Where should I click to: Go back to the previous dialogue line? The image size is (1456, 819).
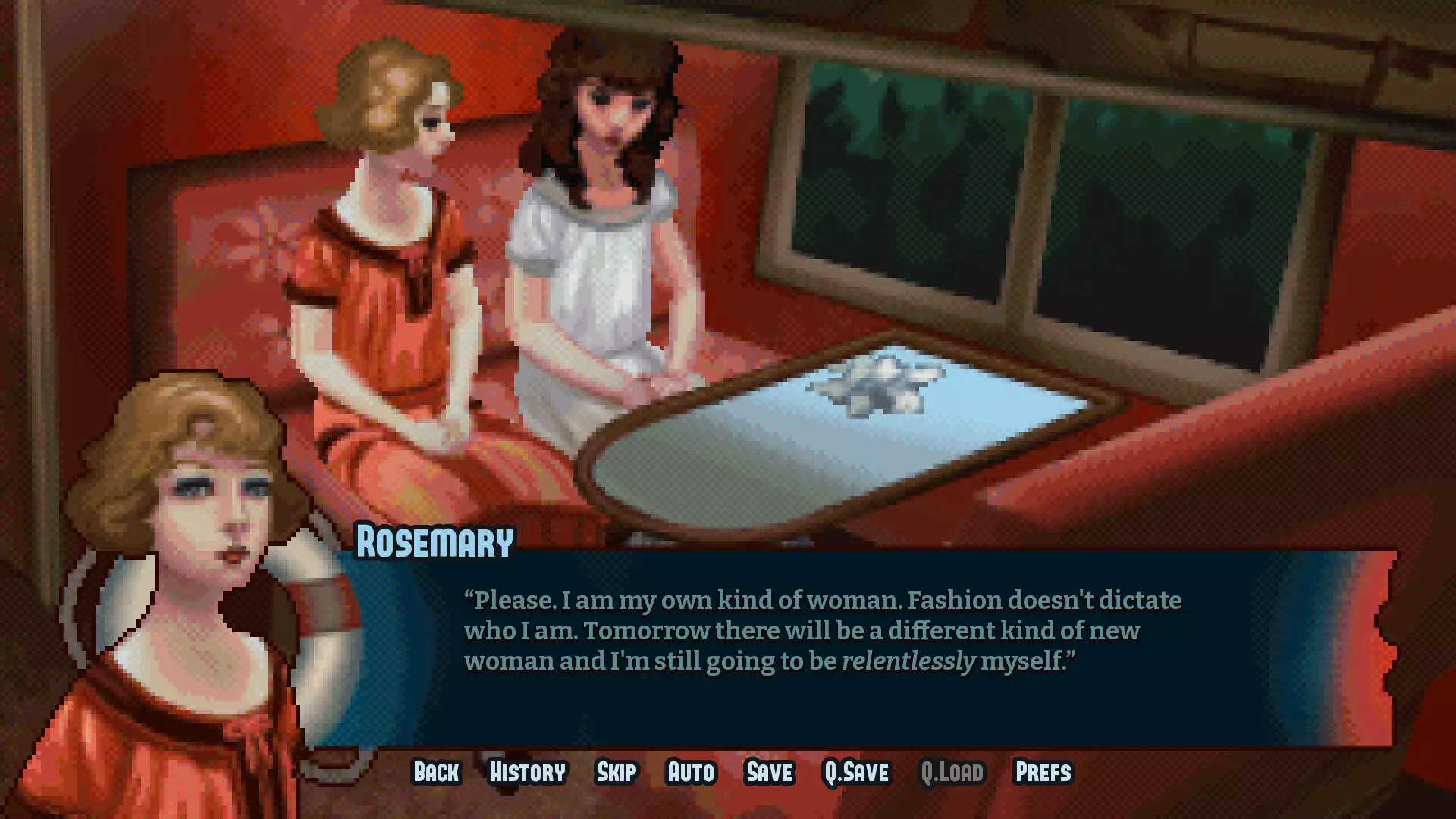[436, 772]
